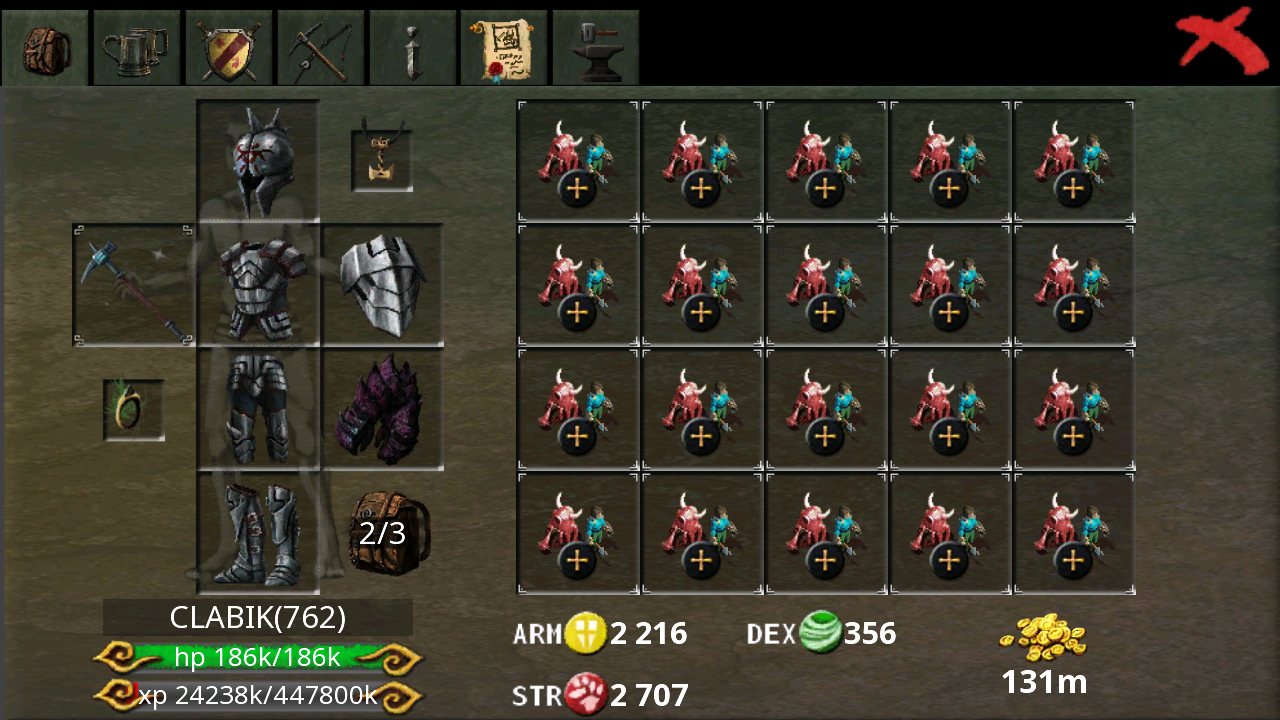Image resolution: width=1280 pixels, height=720 pixels.
Task: Open the info dagger tab
Action: (x=412, y=47)
